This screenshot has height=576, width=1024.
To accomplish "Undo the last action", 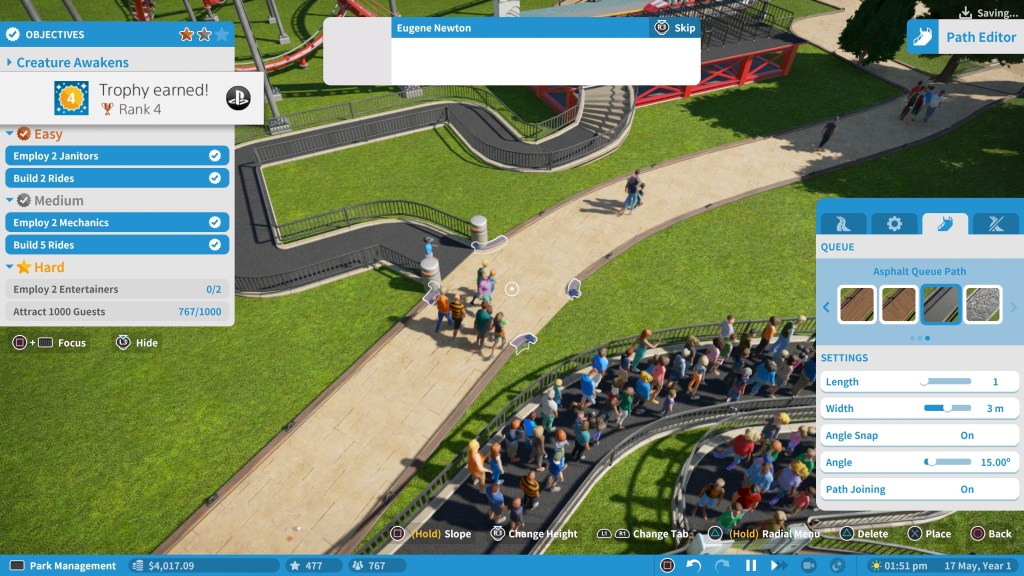I will coord(694,566).
